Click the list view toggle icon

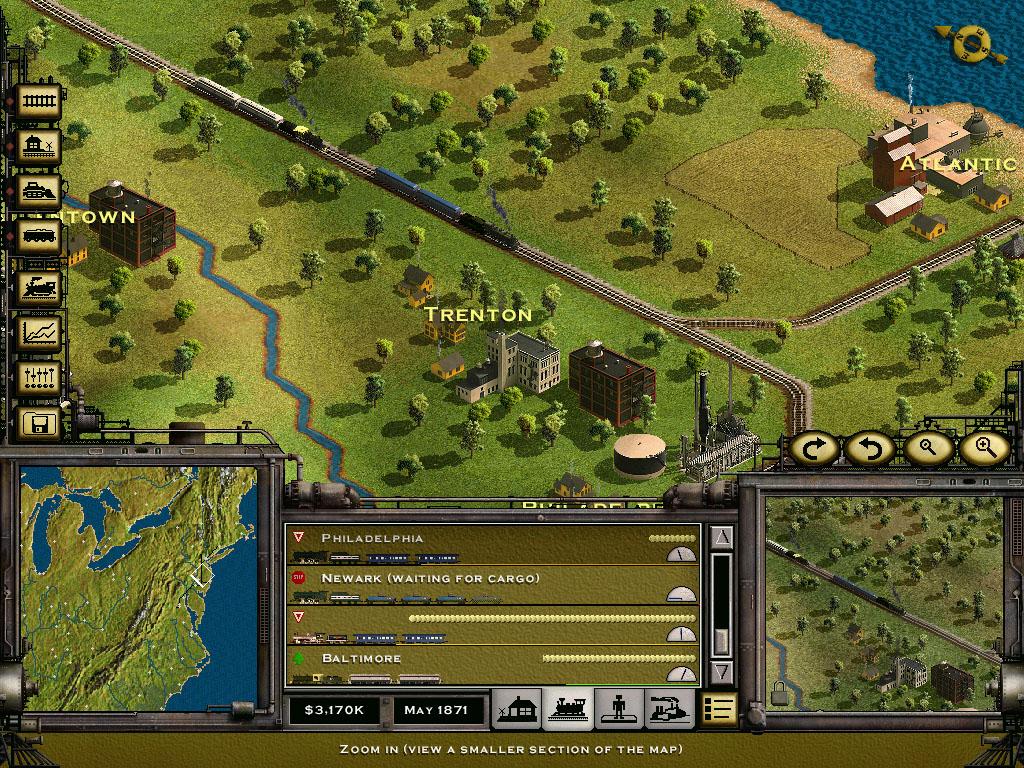[x=718, y=709]
